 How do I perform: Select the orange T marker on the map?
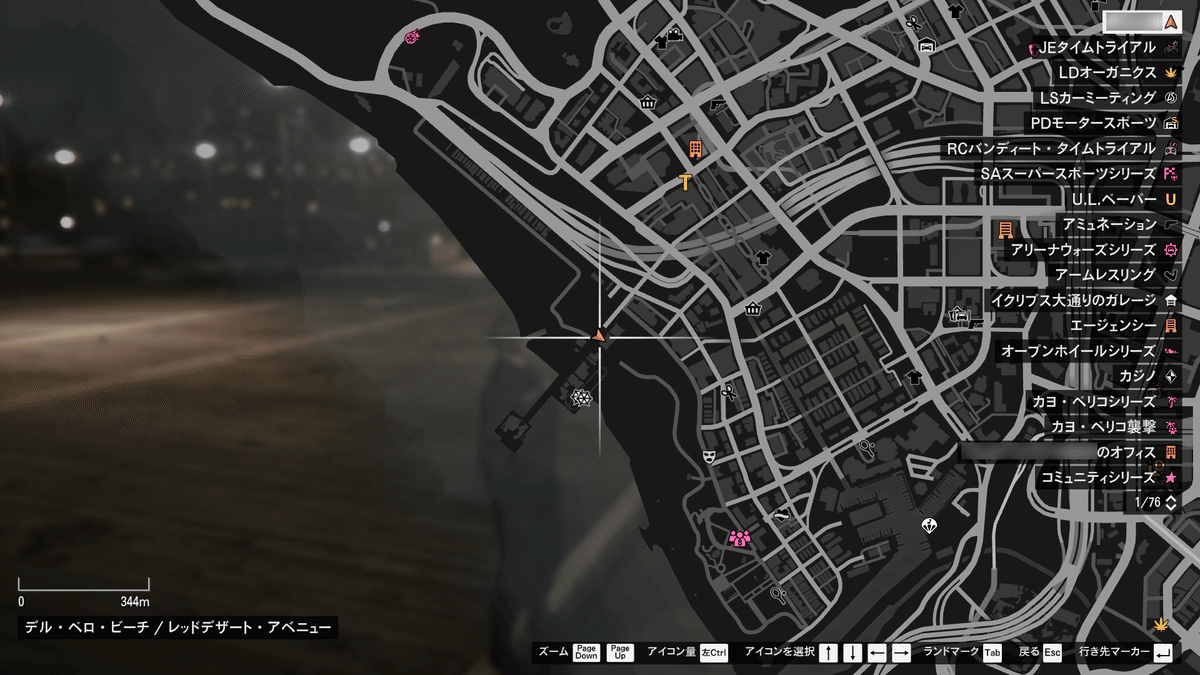click(685, 181)
